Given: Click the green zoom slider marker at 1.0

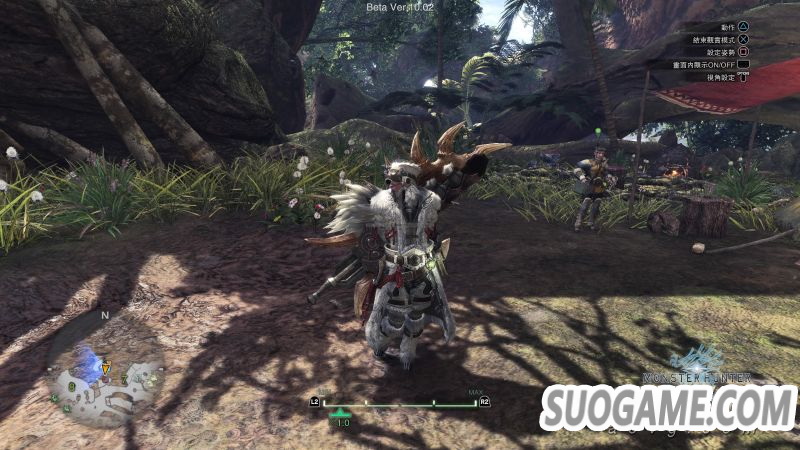Looking at the screenshot, I should tap(342, 411).
